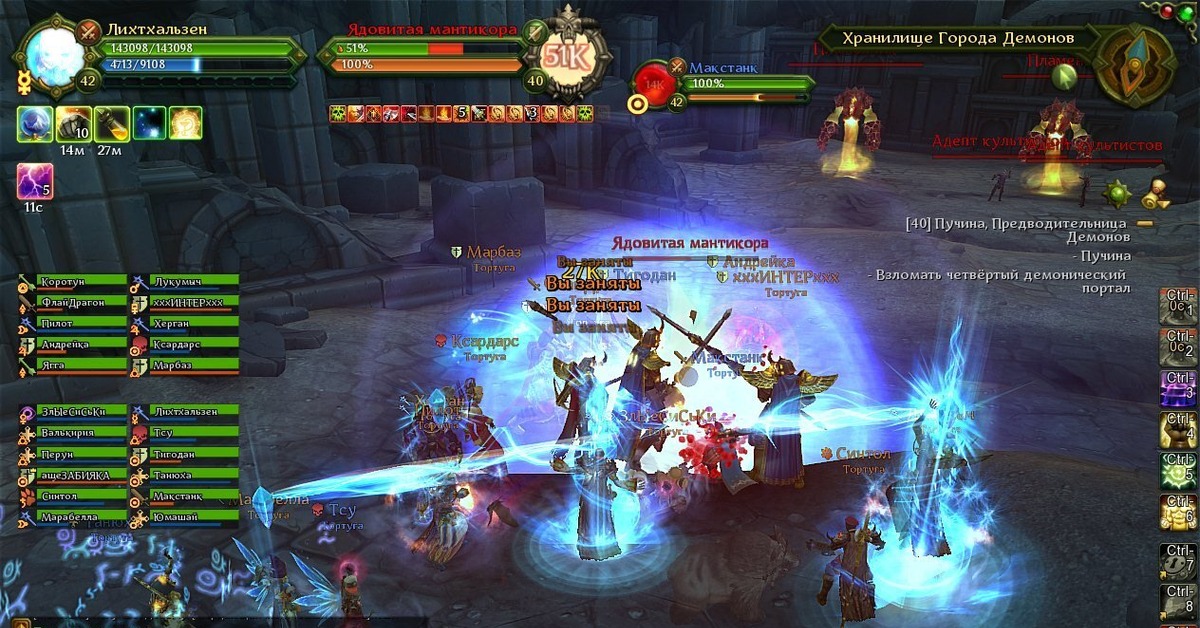Click Марабелла in the raid list
Image resolution: width=1200 pixels, height=628 pixels.
[x=80, y=517]
